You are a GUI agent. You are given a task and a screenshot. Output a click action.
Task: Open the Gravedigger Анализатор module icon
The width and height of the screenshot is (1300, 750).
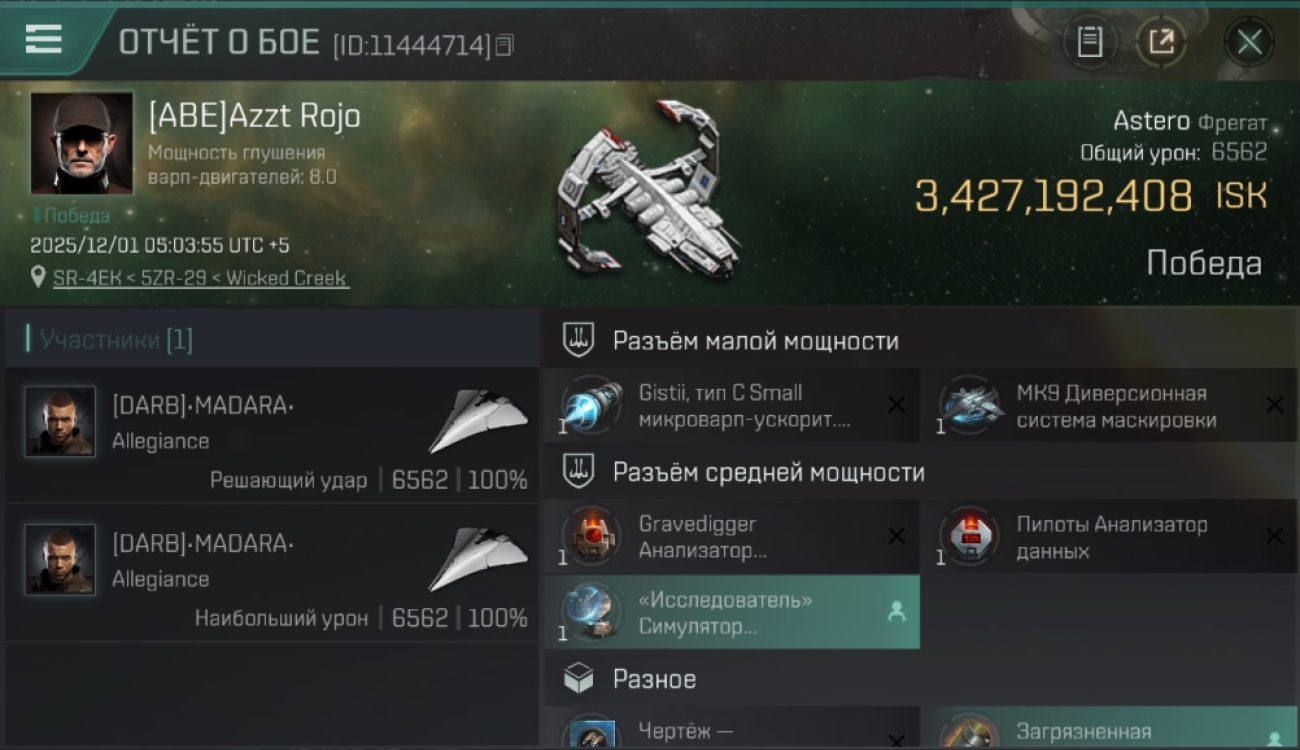(590, 535)
